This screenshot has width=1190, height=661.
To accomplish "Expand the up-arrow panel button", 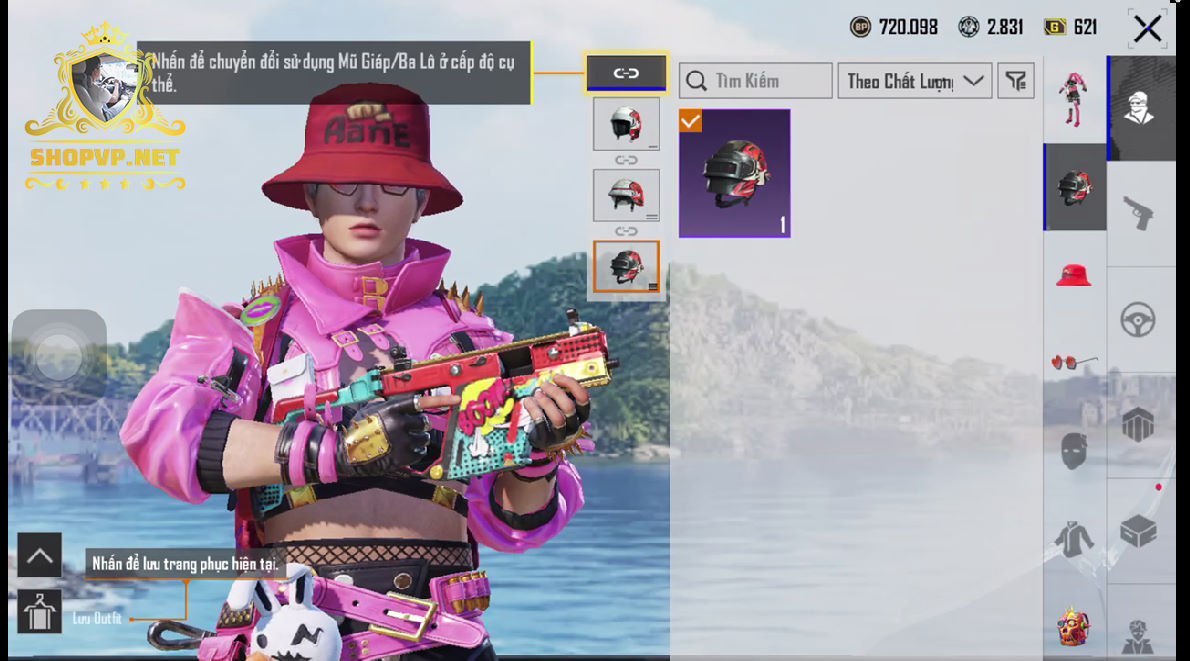I will coord(40,556).
